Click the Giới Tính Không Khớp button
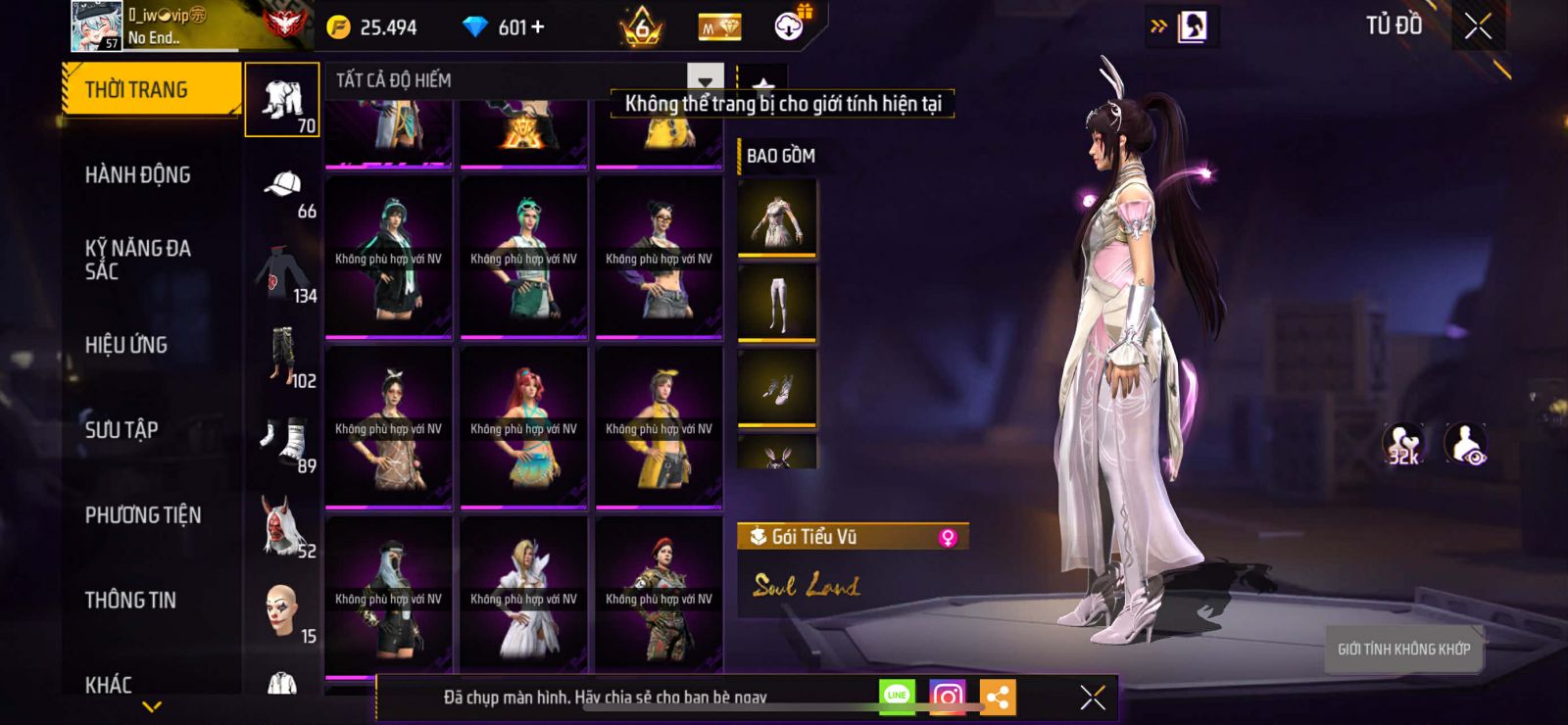This screenshot has height=725, width=1568. pyautogui.click(x=1403, y=649)
